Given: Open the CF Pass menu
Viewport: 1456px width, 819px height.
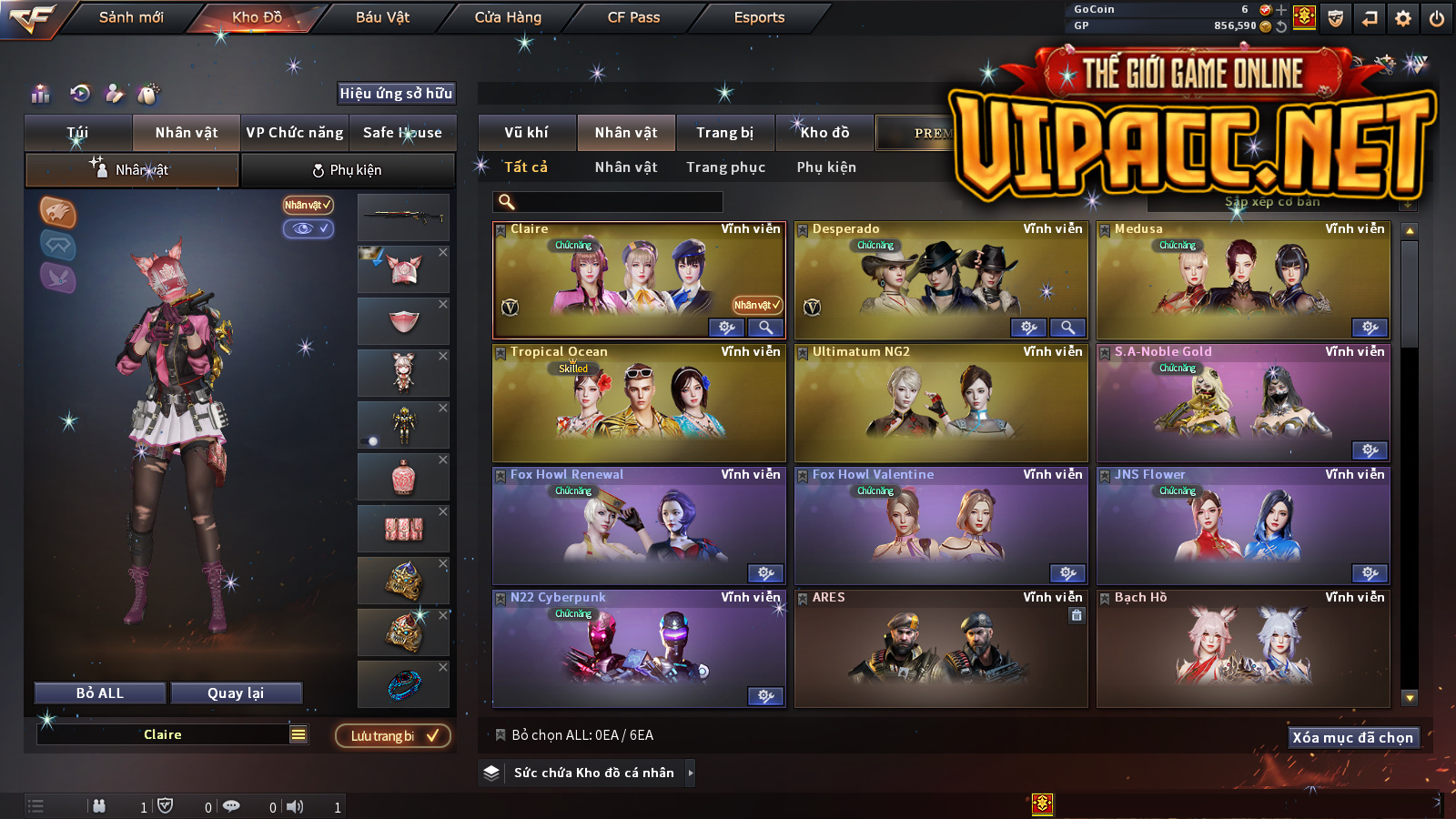Looking at the screenshot, I should pyautogui.click(x=633, y=17).
